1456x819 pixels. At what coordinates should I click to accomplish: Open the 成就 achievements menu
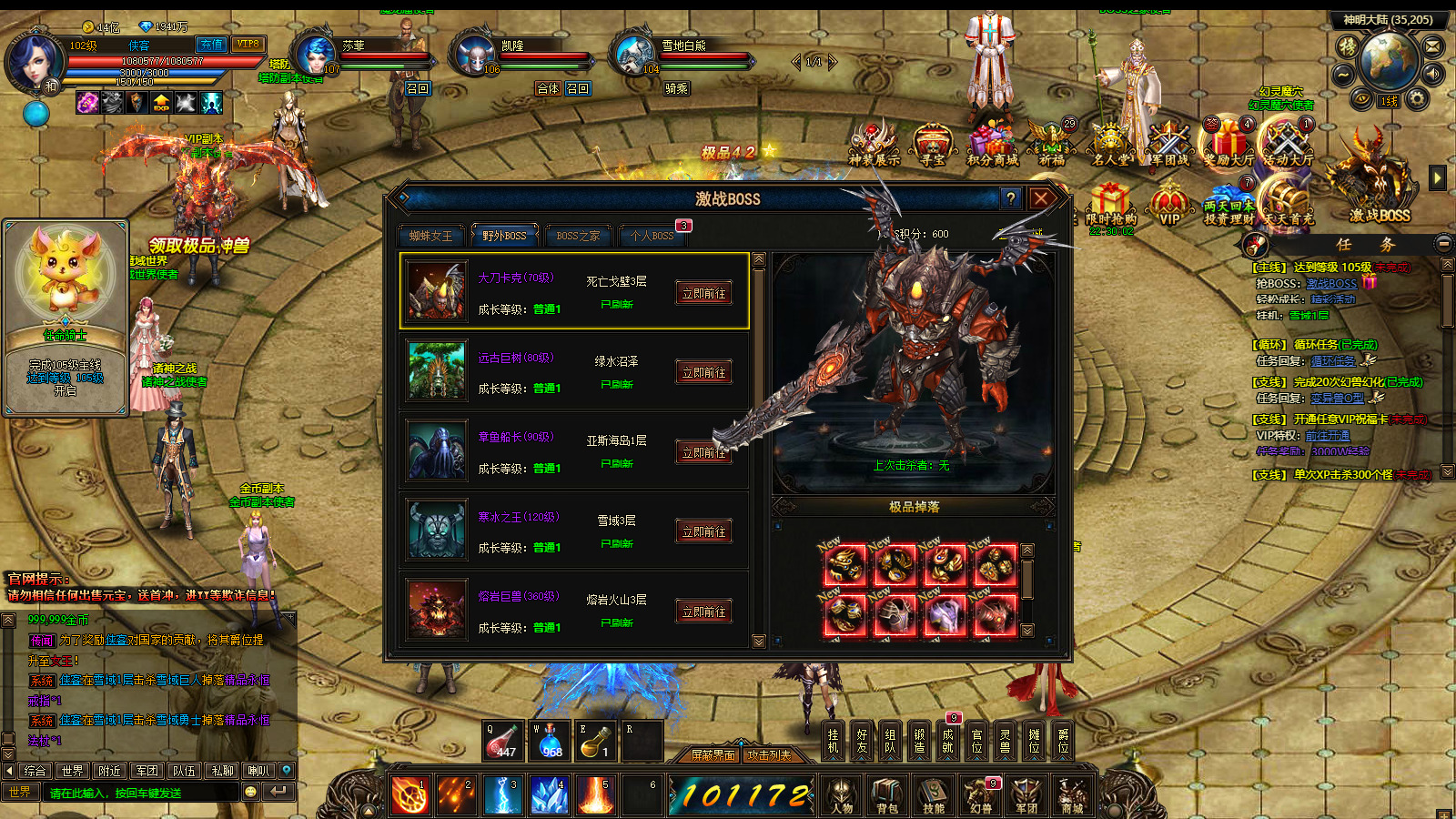[x=947, y=741]
